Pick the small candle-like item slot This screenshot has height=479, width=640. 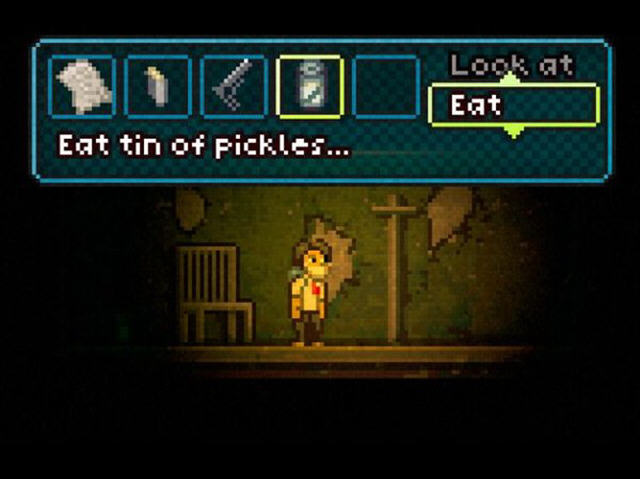click(x=158, y=87)
